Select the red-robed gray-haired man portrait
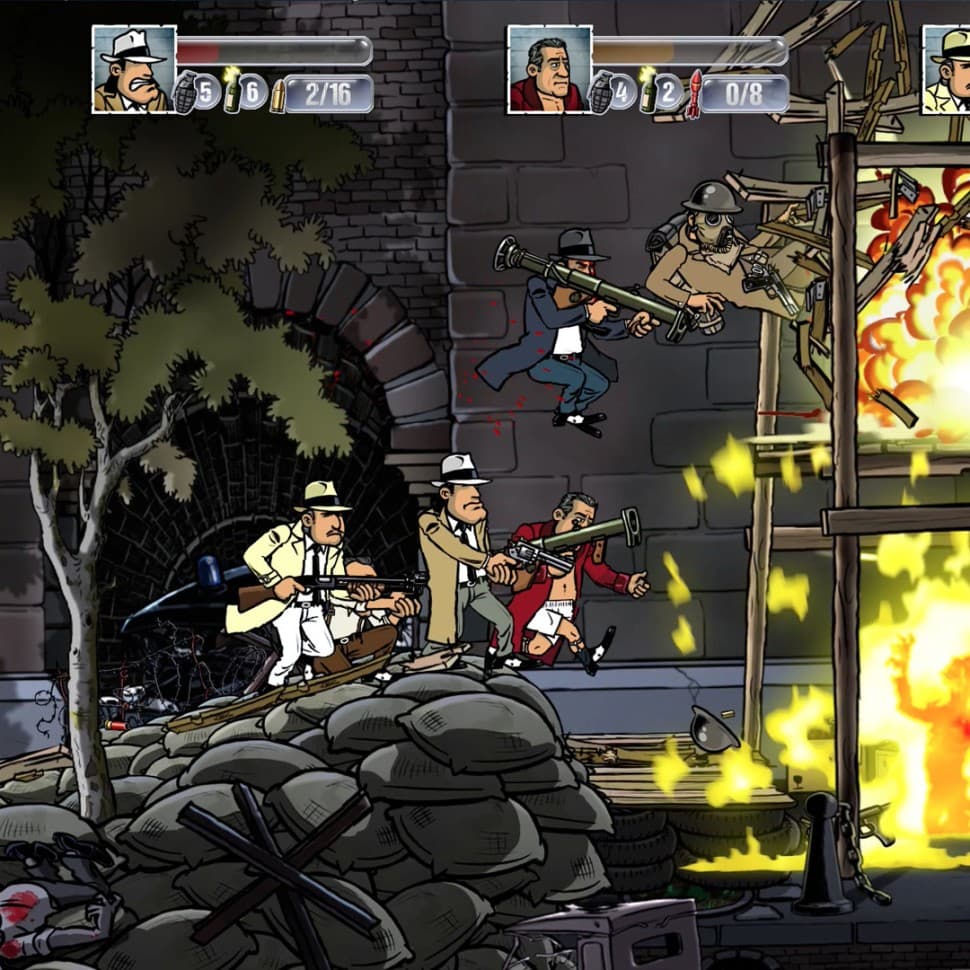Image resolution: width=970 pixels, height=970 pixels. (x=549, y=69)
